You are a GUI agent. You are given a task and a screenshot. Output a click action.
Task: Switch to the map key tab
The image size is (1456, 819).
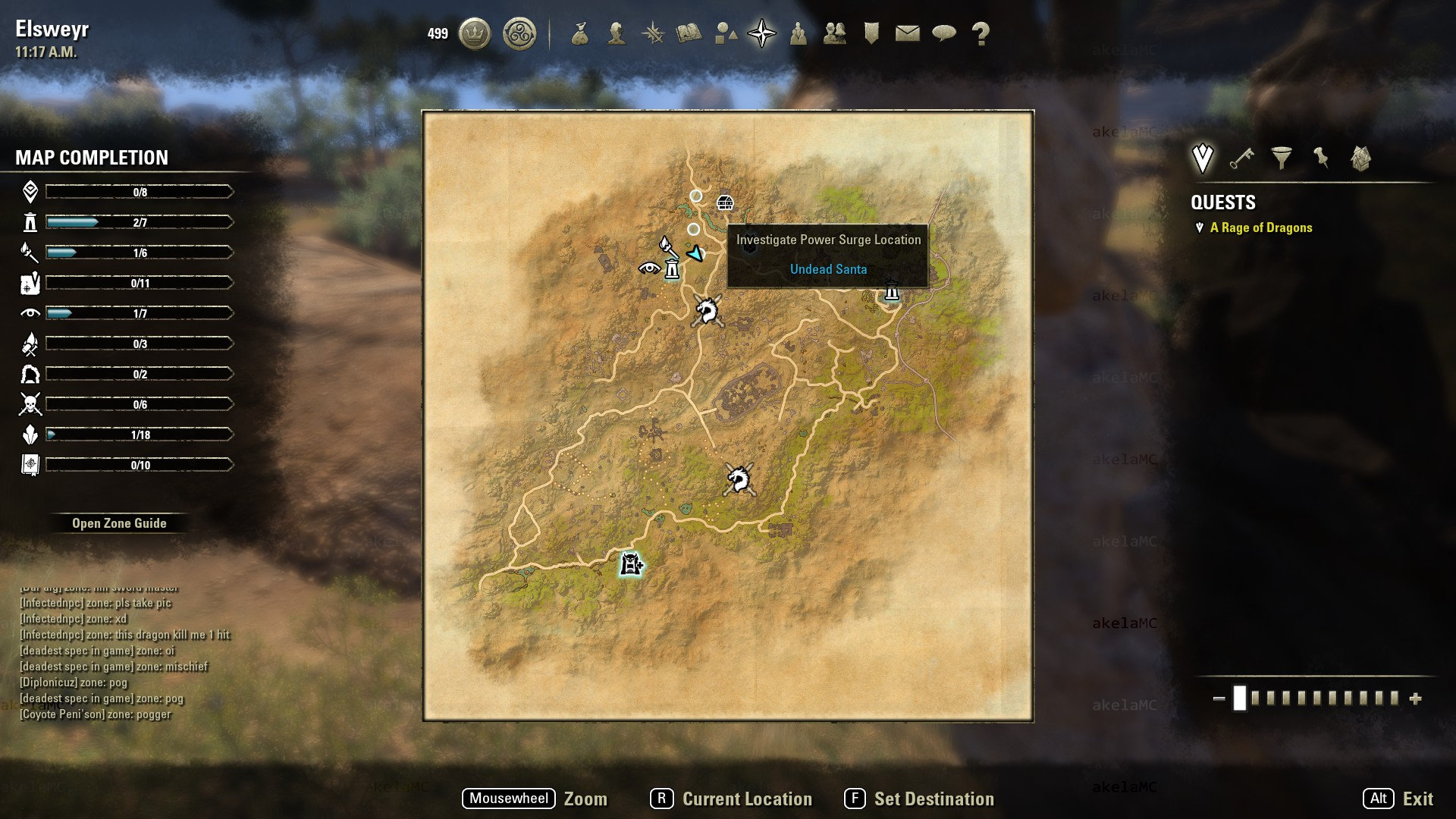click(1242, 158)
